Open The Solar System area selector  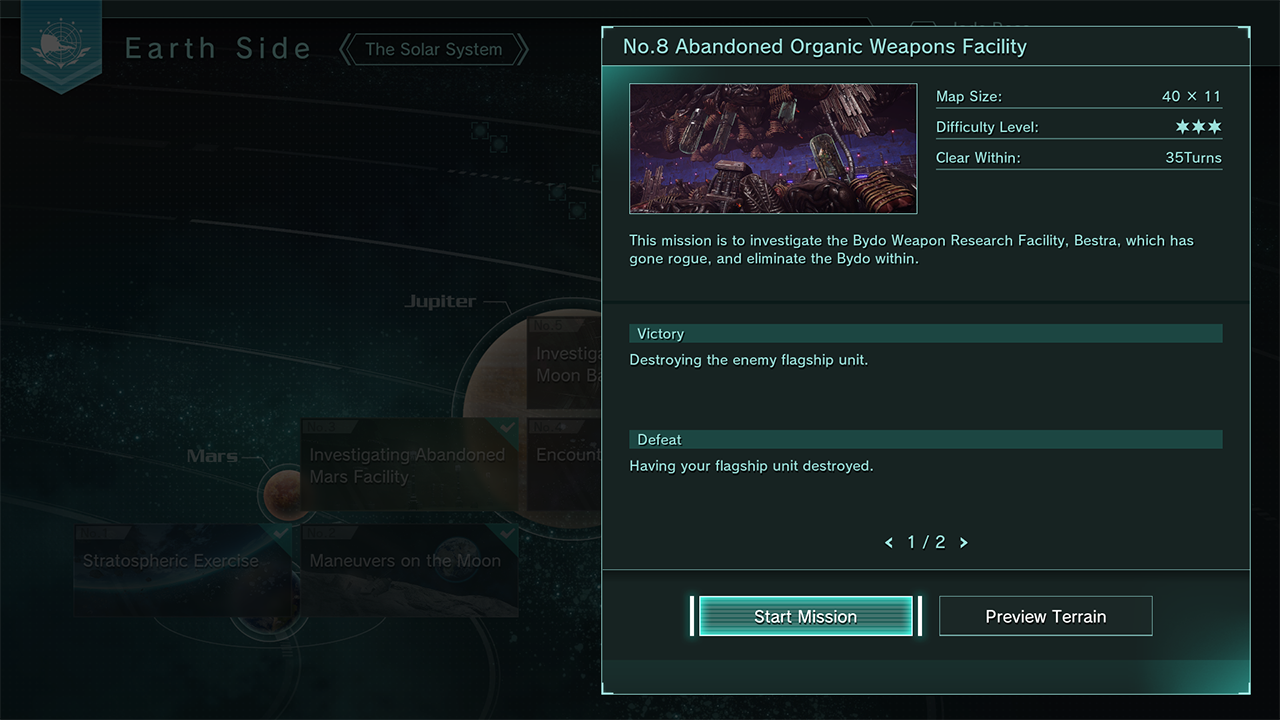(x=433, y=49)
